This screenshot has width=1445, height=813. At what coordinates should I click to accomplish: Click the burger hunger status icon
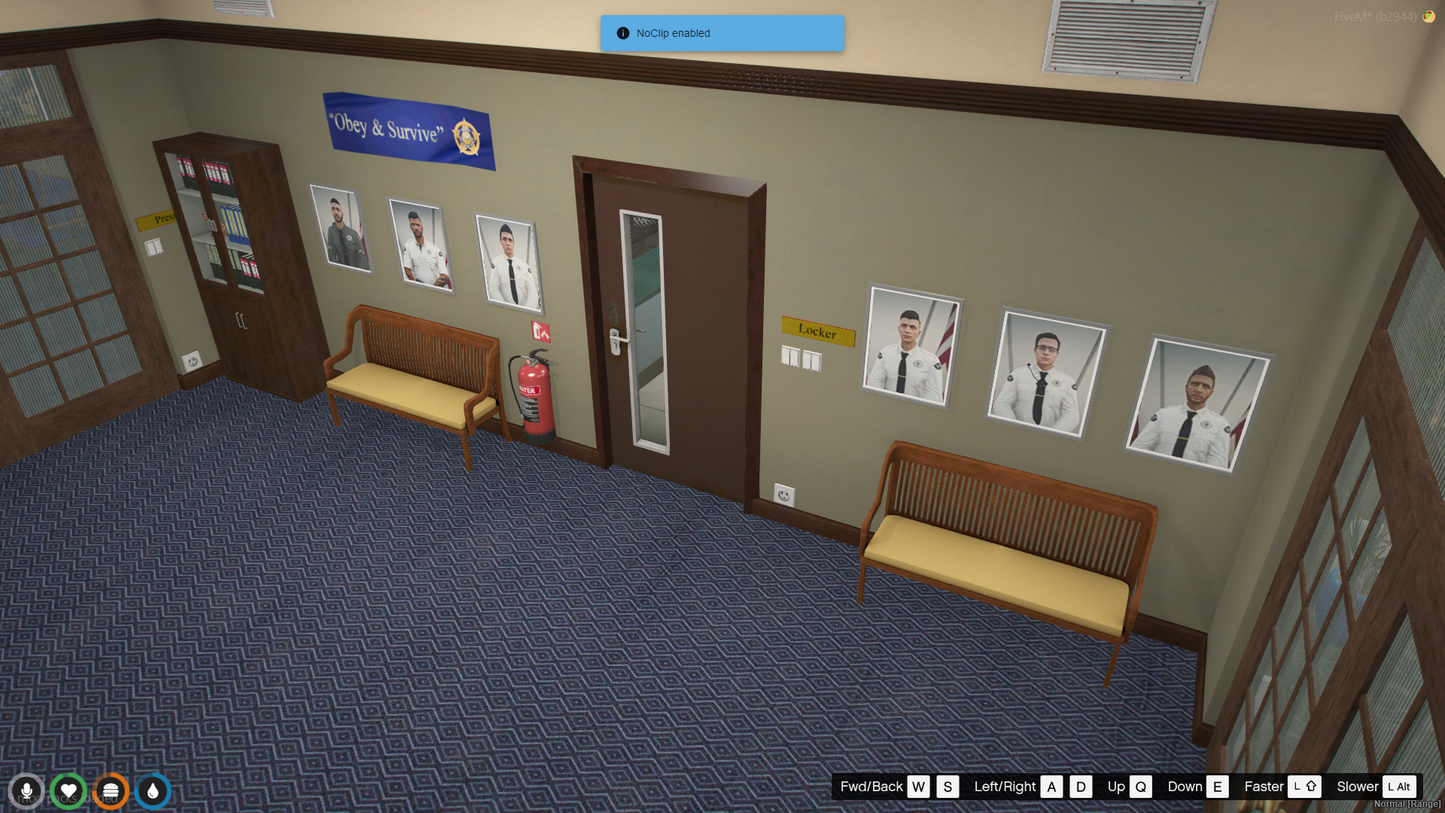click(111, 791)
